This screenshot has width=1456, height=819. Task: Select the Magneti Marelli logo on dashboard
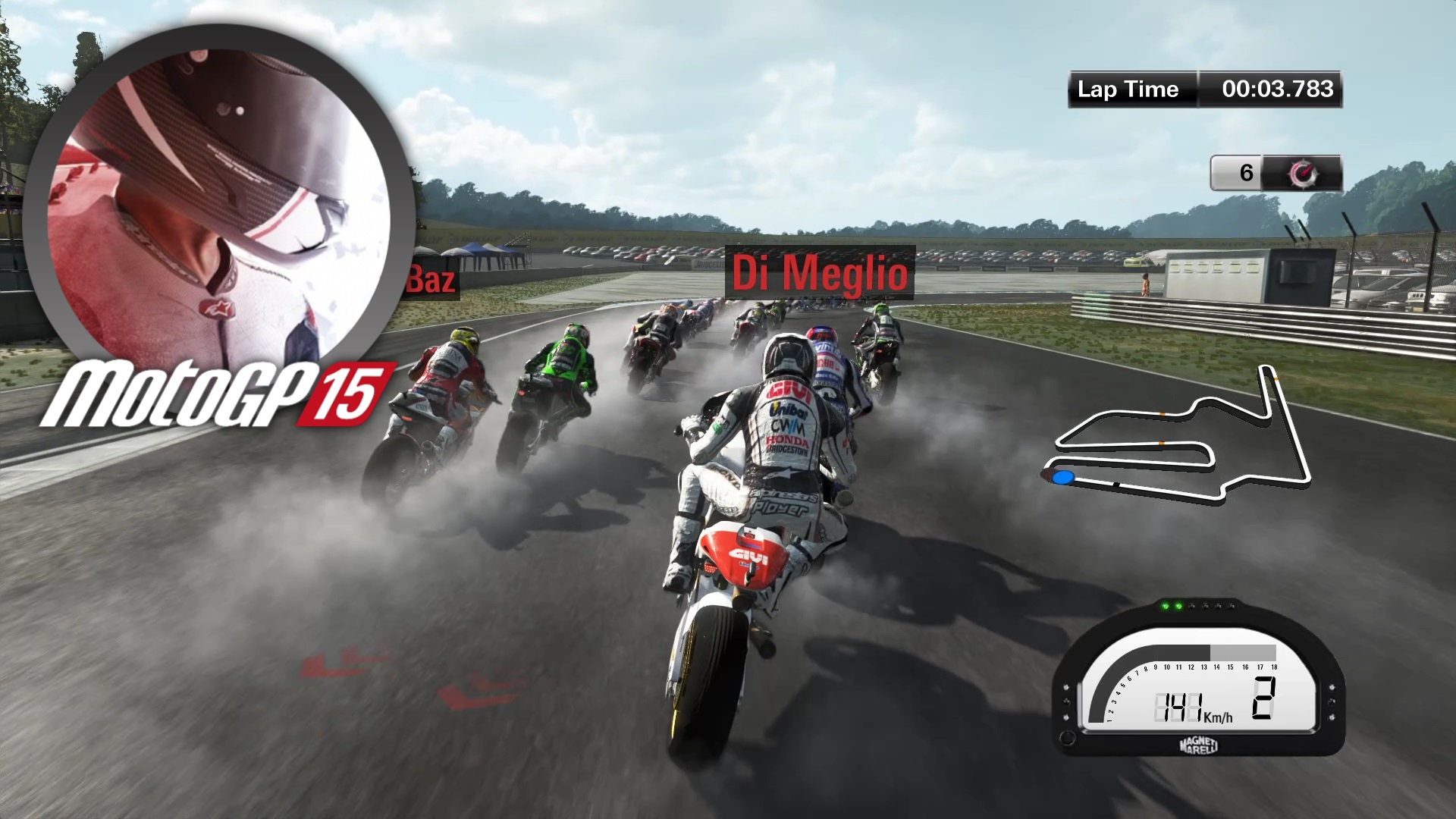tap(1198, 746)
